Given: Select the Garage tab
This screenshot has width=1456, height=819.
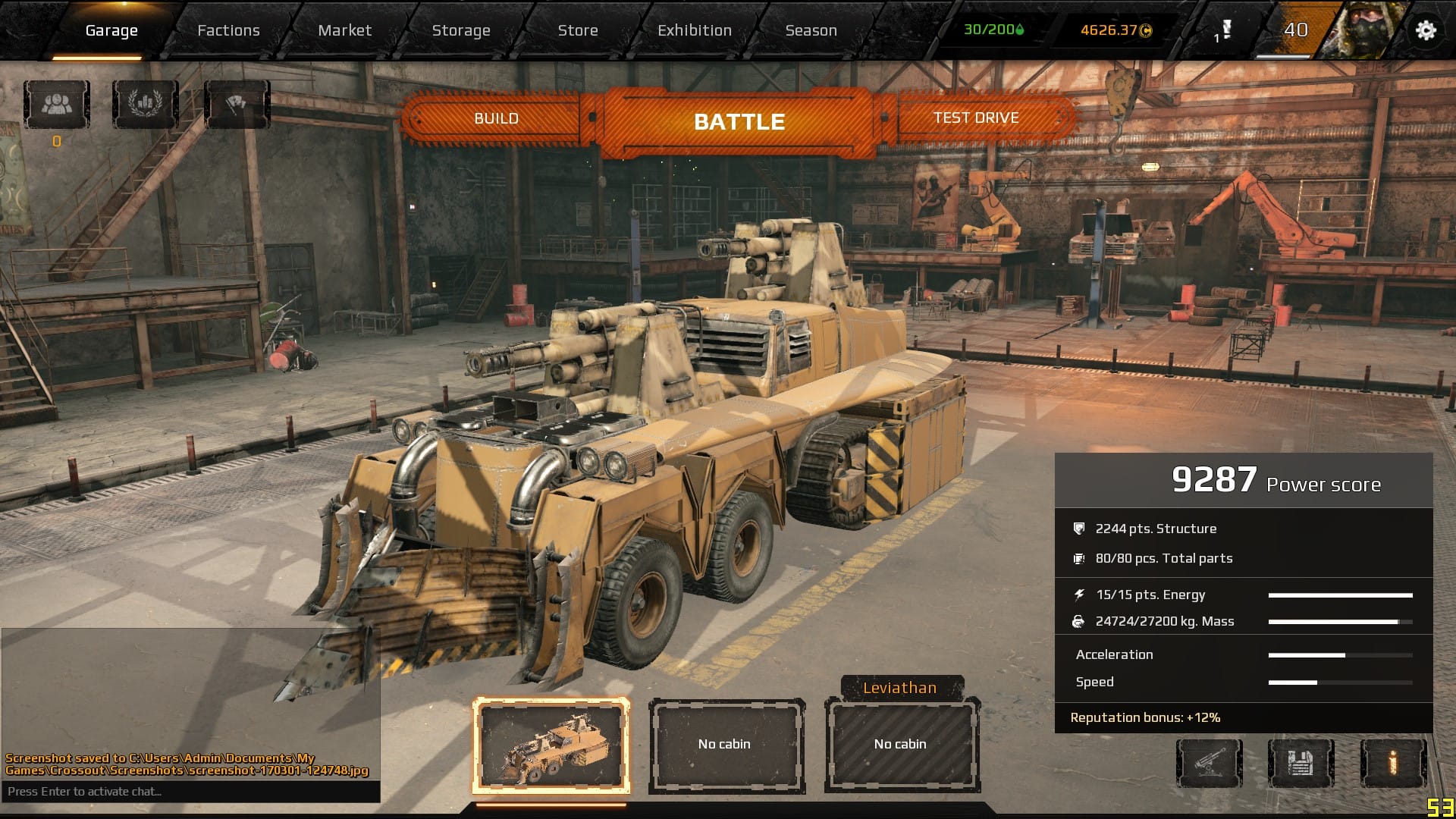Looking at the screenshot, I should [111, 30].
